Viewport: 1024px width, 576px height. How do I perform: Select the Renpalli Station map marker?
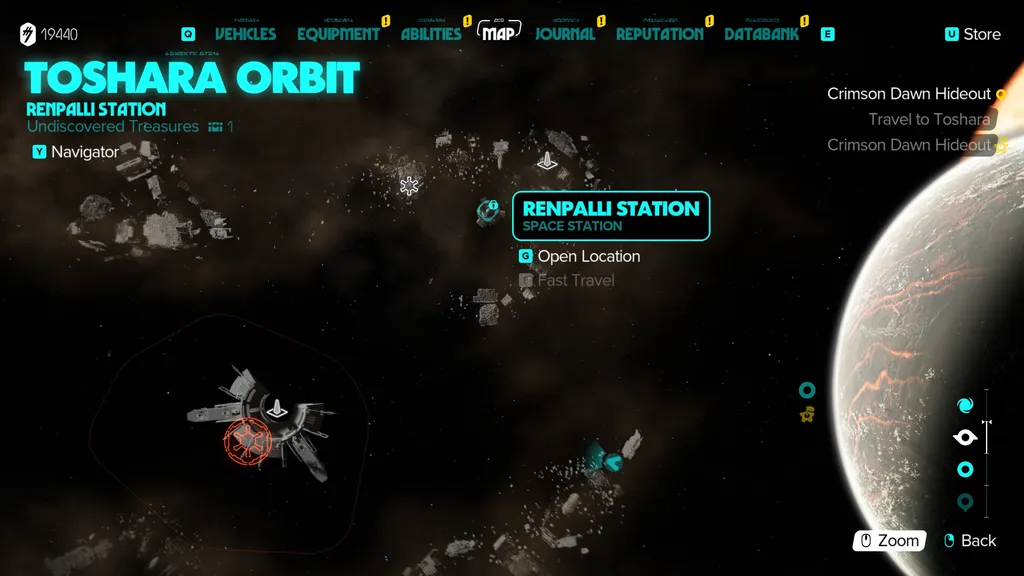click(490, 211)
